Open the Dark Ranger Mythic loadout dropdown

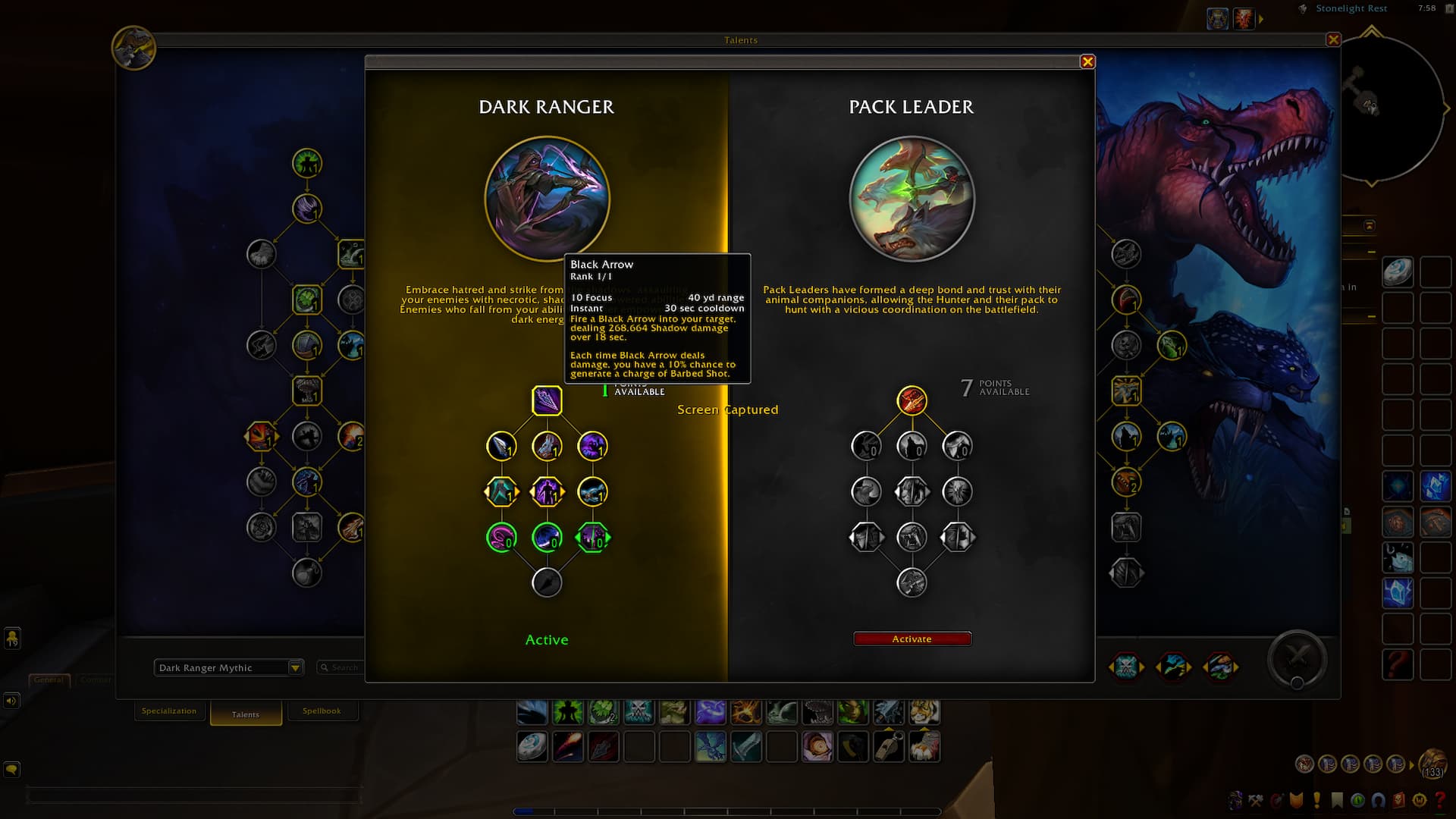(x=227, y=667)
